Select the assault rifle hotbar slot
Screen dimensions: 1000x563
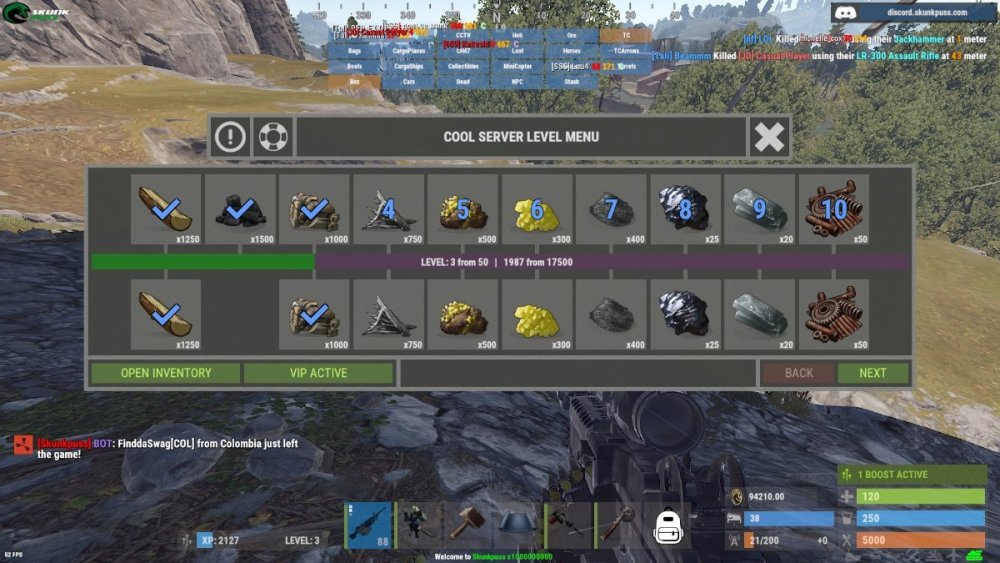click(368, 524)
